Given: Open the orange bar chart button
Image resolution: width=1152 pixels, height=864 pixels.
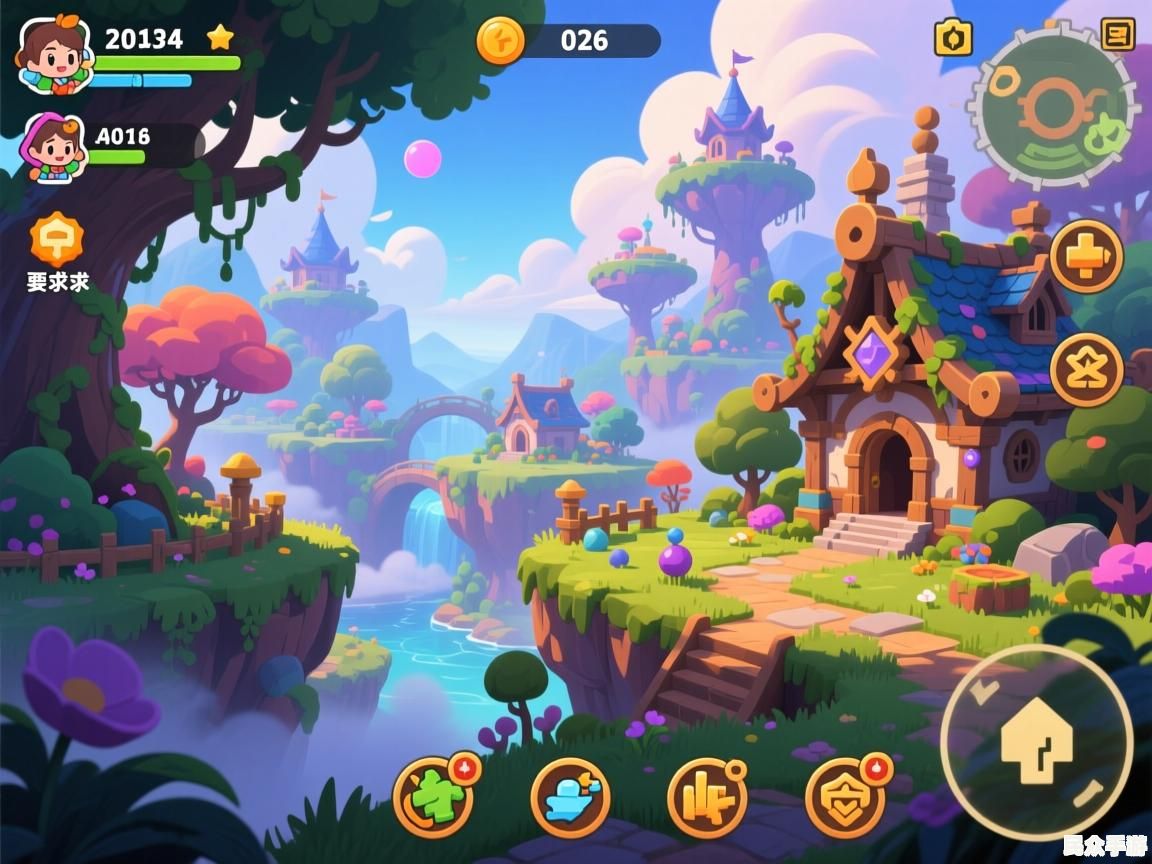Looking at the screenshot, I should coord(707,797).
